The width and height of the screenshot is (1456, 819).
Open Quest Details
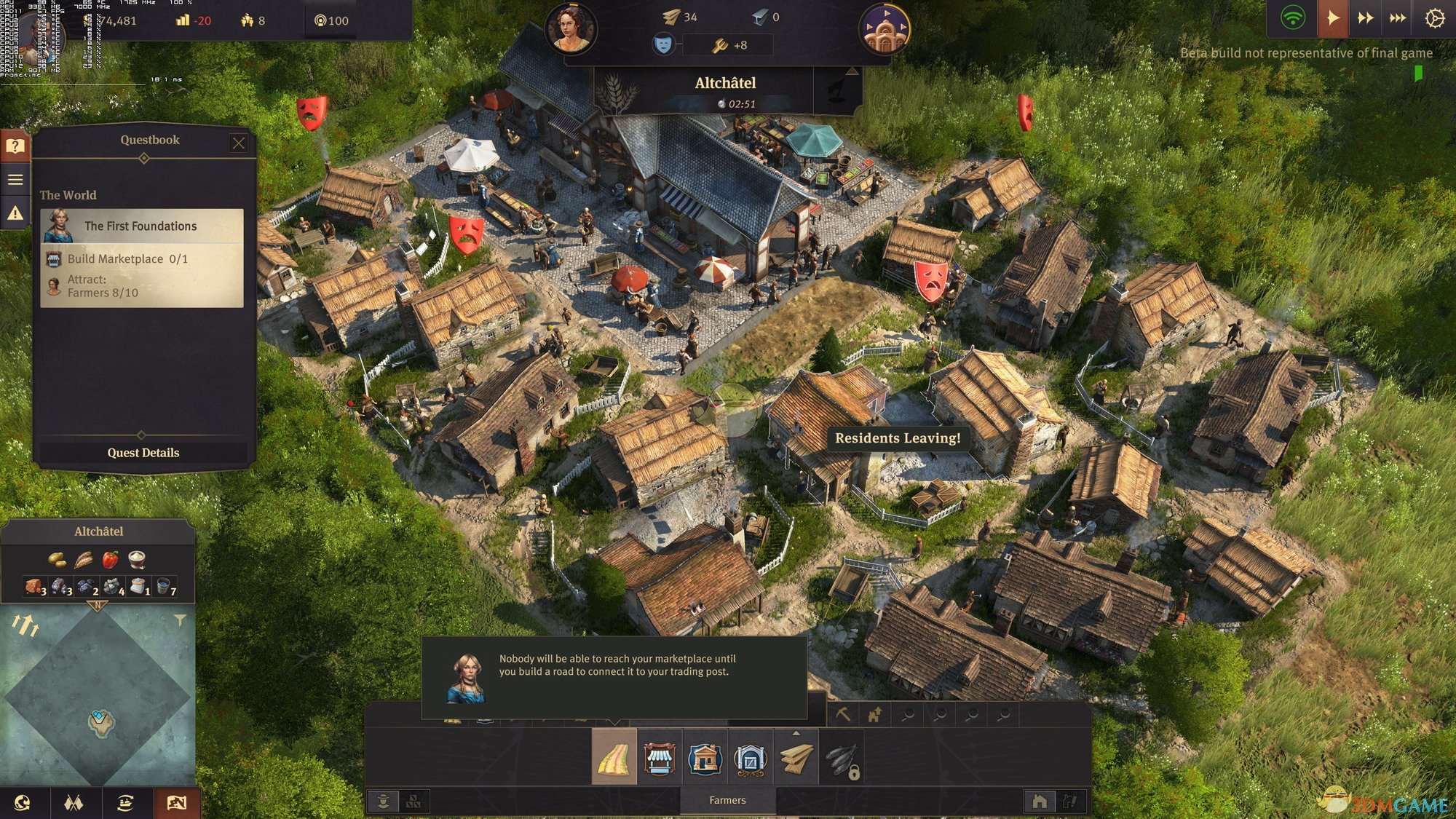point(143,453)
